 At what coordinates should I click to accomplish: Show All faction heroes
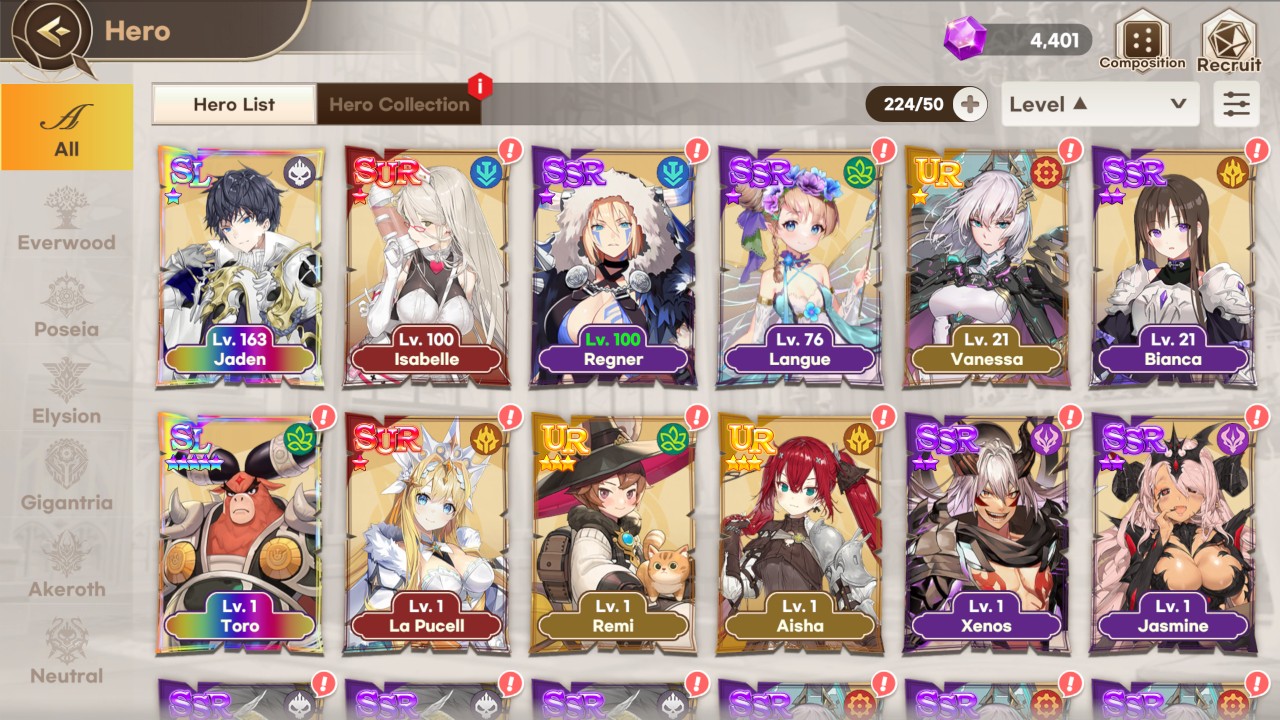click(67, 127)
